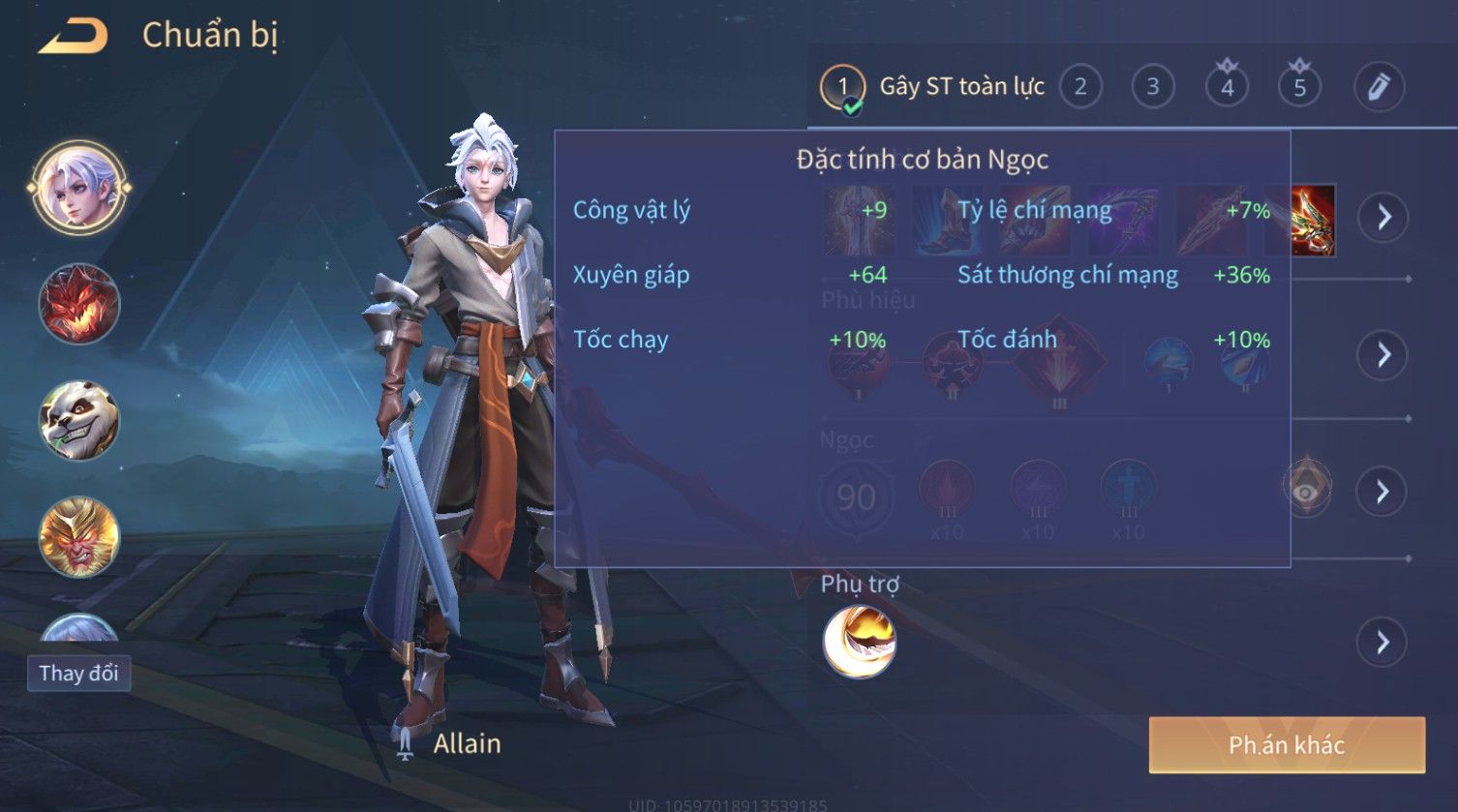
Task: Expand the Phù hiệu section arrow
Action: [1382, 354]
